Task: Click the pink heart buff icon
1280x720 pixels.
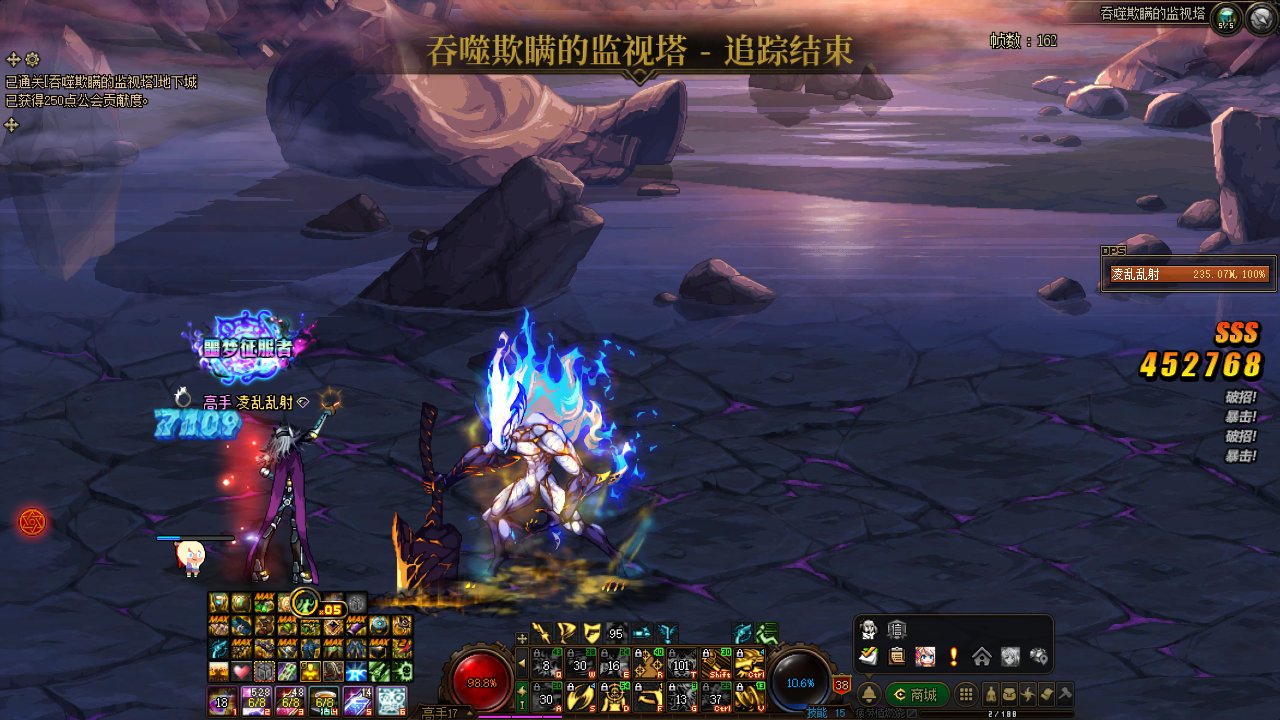Action: point(240,671)
